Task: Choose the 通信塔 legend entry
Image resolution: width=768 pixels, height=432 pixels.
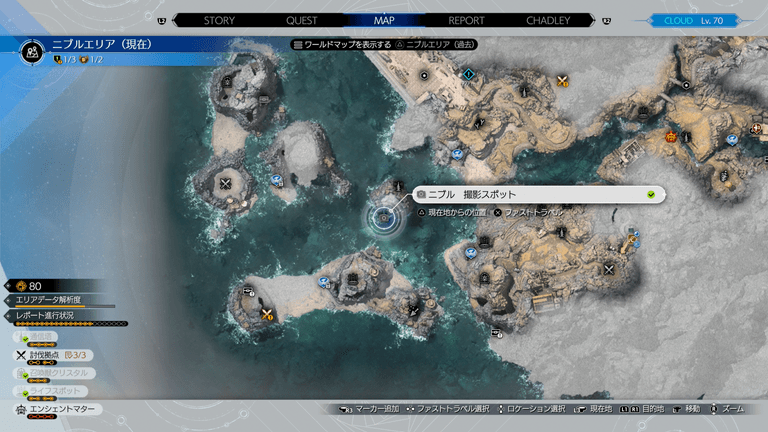Action: tap(40, 337)
